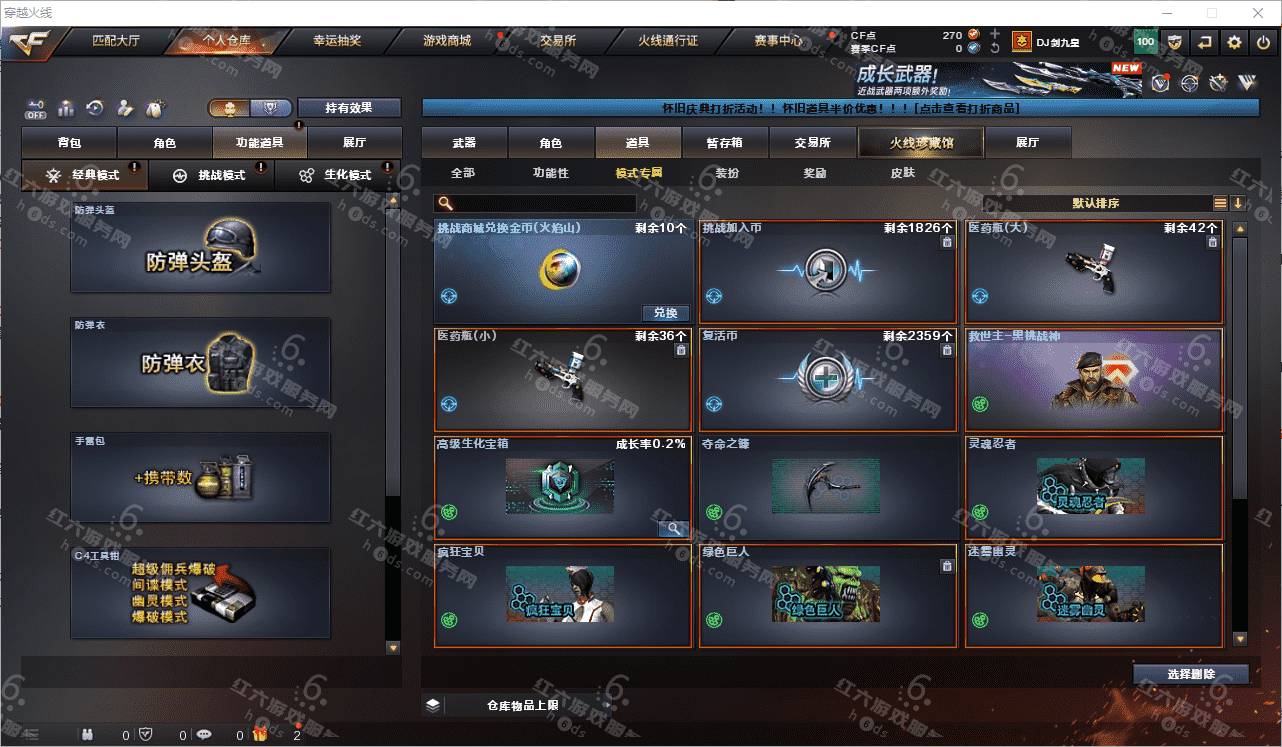Open the 幸运抽奖 lucky draw page
Viewport: 1282px width, 747px height.
[x=337, y=41]
